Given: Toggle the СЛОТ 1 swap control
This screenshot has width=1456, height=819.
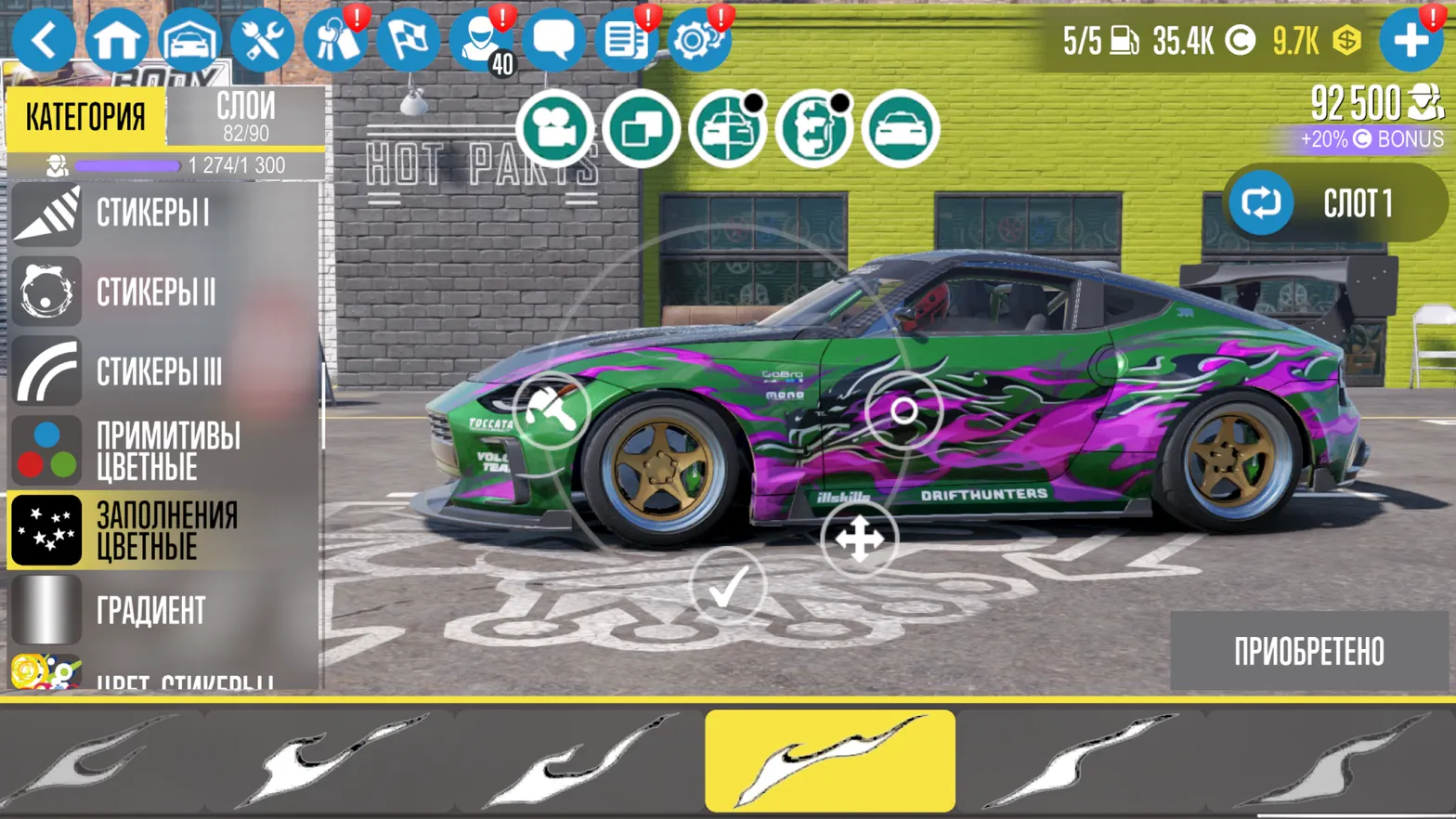Looking at the screenshot, I should (1259, 203).
